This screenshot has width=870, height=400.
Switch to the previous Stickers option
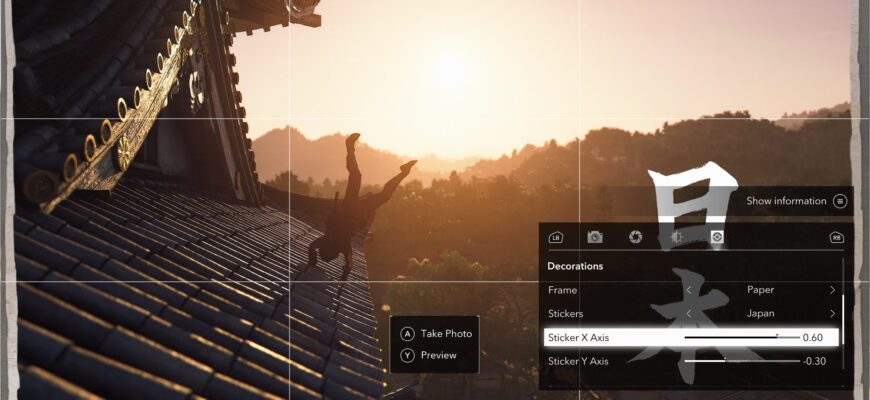pyautogui.click(x=688, y=313)
